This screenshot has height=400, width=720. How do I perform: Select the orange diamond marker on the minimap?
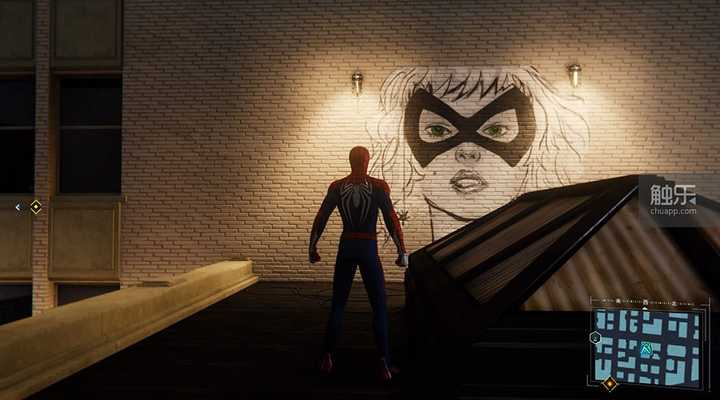[x=609, y=383]
